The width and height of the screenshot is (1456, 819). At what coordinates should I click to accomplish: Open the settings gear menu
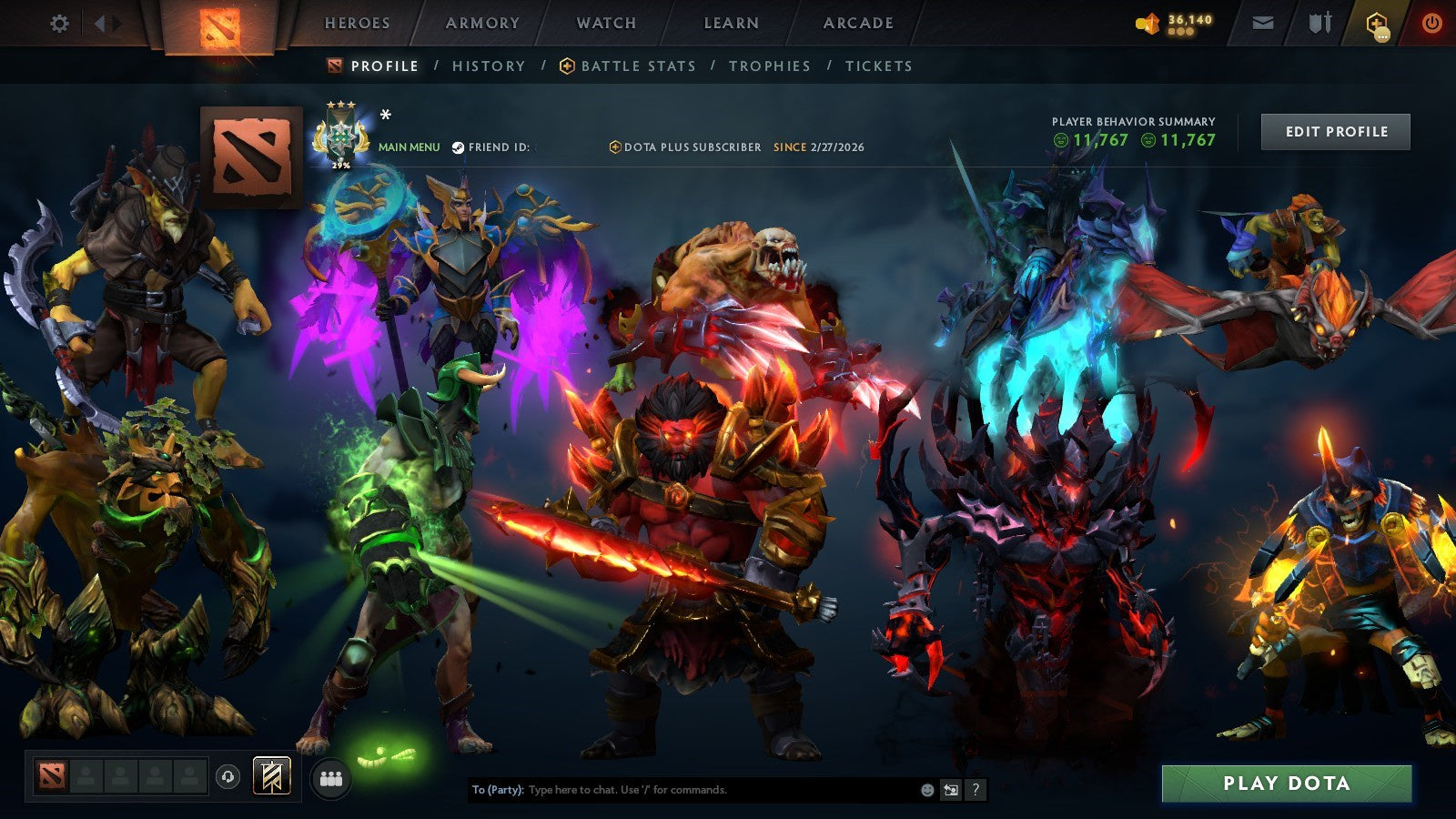(x=60, y=24)
